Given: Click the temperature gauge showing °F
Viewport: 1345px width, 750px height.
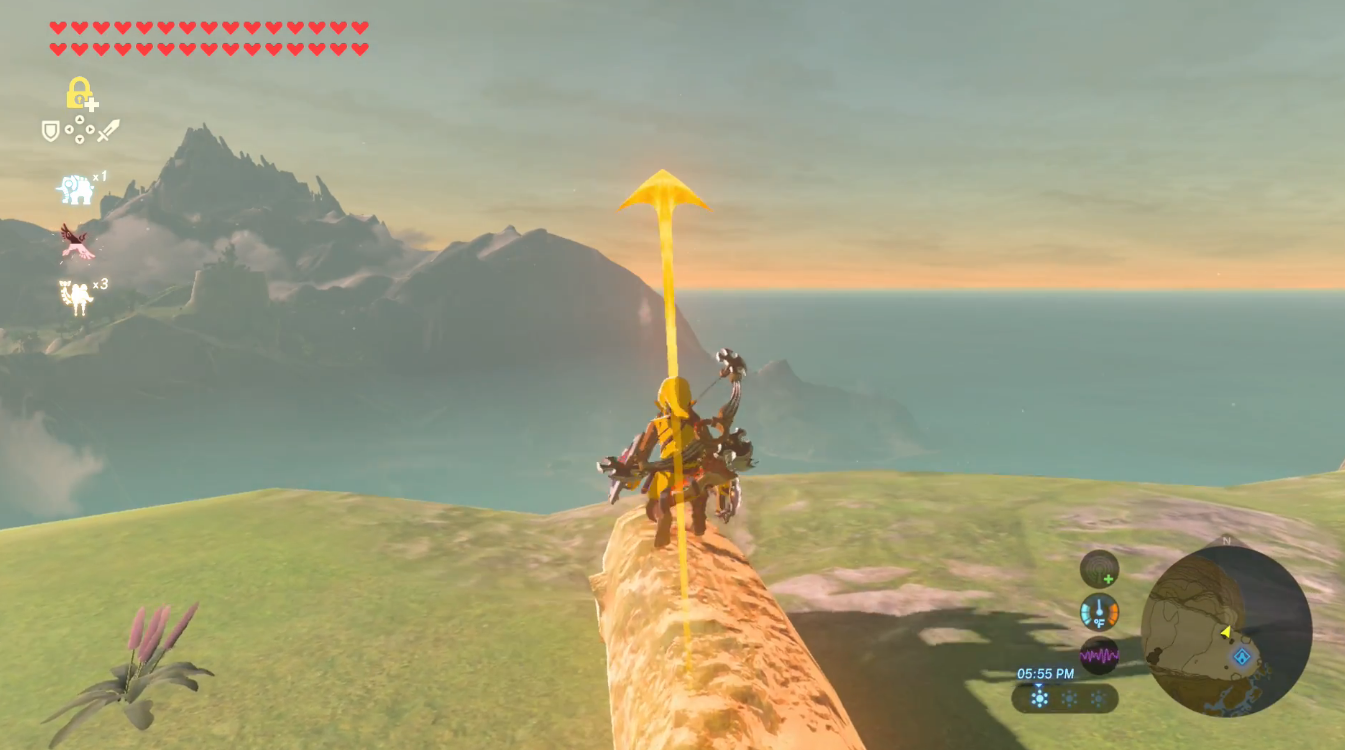Looking at the screenshot, I should [1100, 611].
